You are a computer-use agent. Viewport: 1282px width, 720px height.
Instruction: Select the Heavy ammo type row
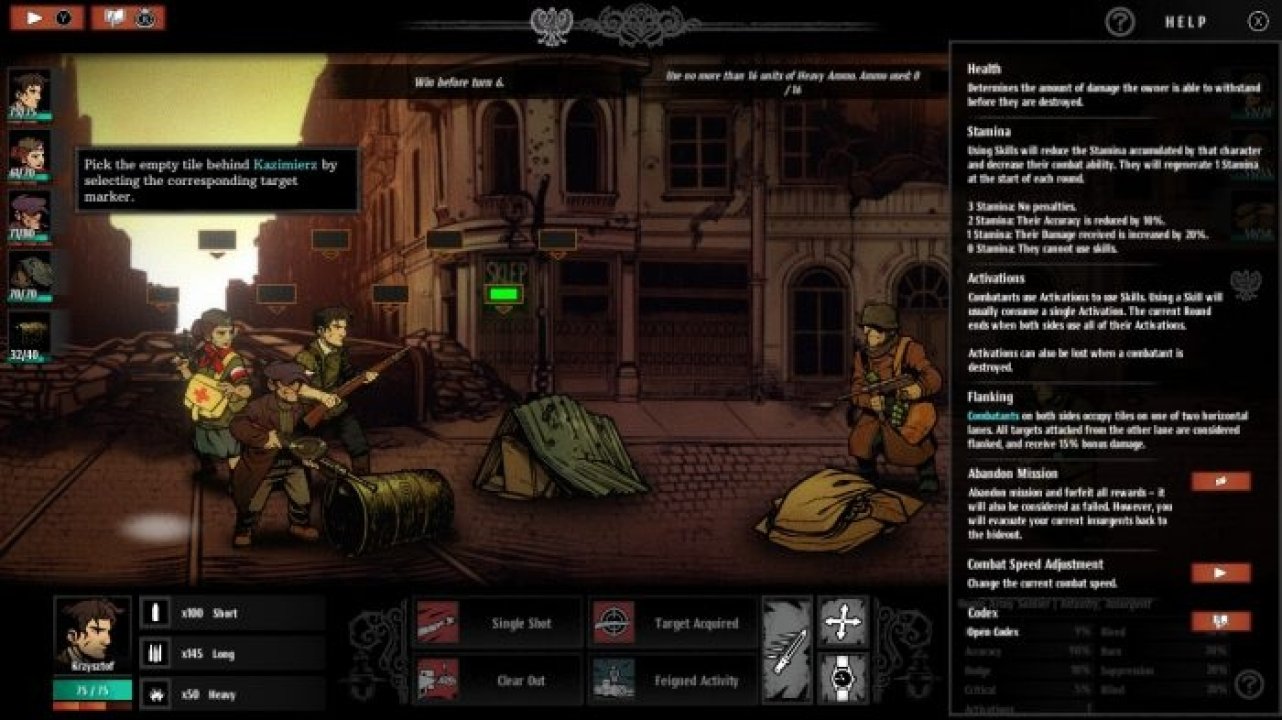click(232, 694)
